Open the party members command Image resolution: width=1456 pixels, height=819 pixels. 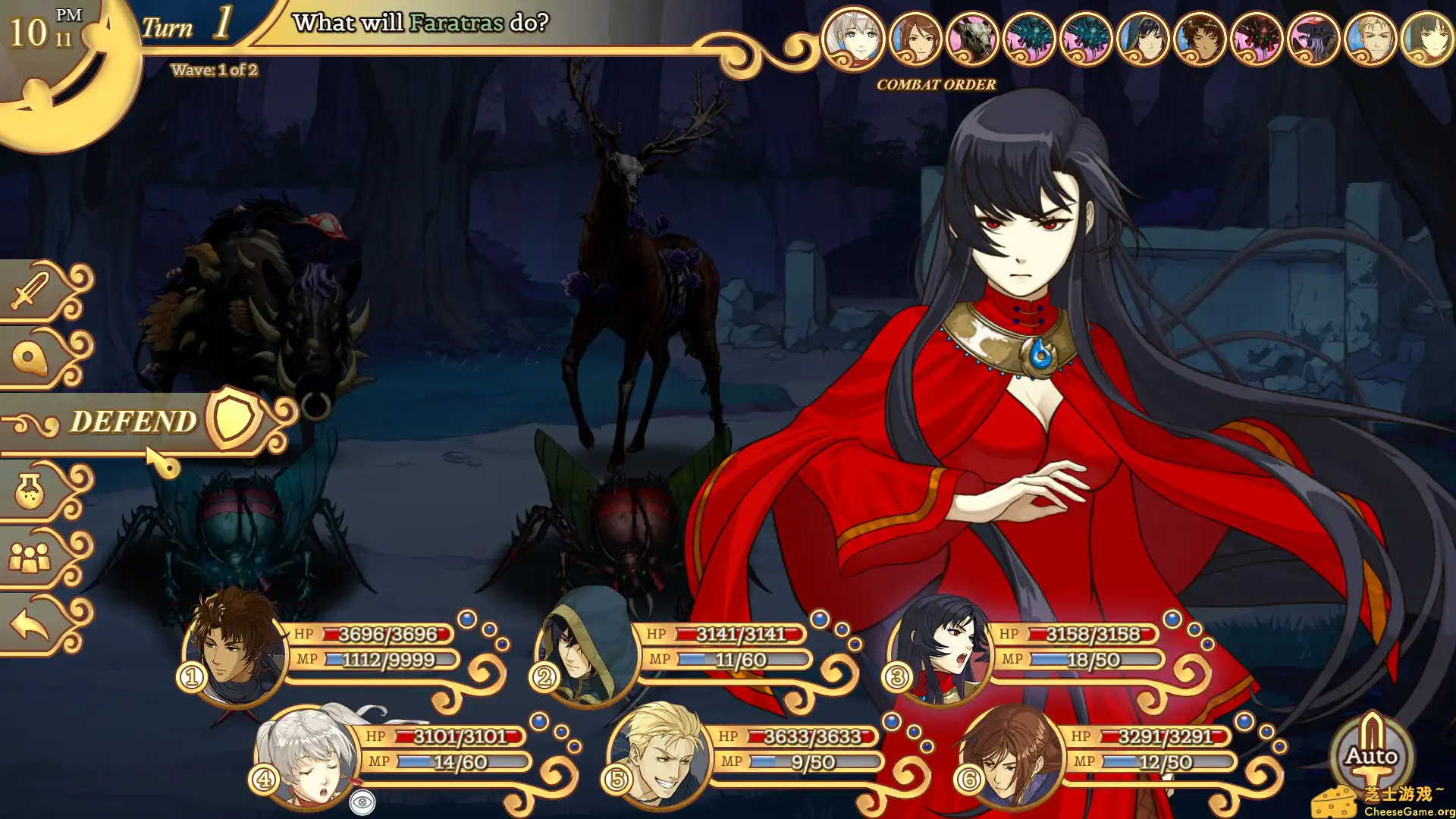point(32,559)
